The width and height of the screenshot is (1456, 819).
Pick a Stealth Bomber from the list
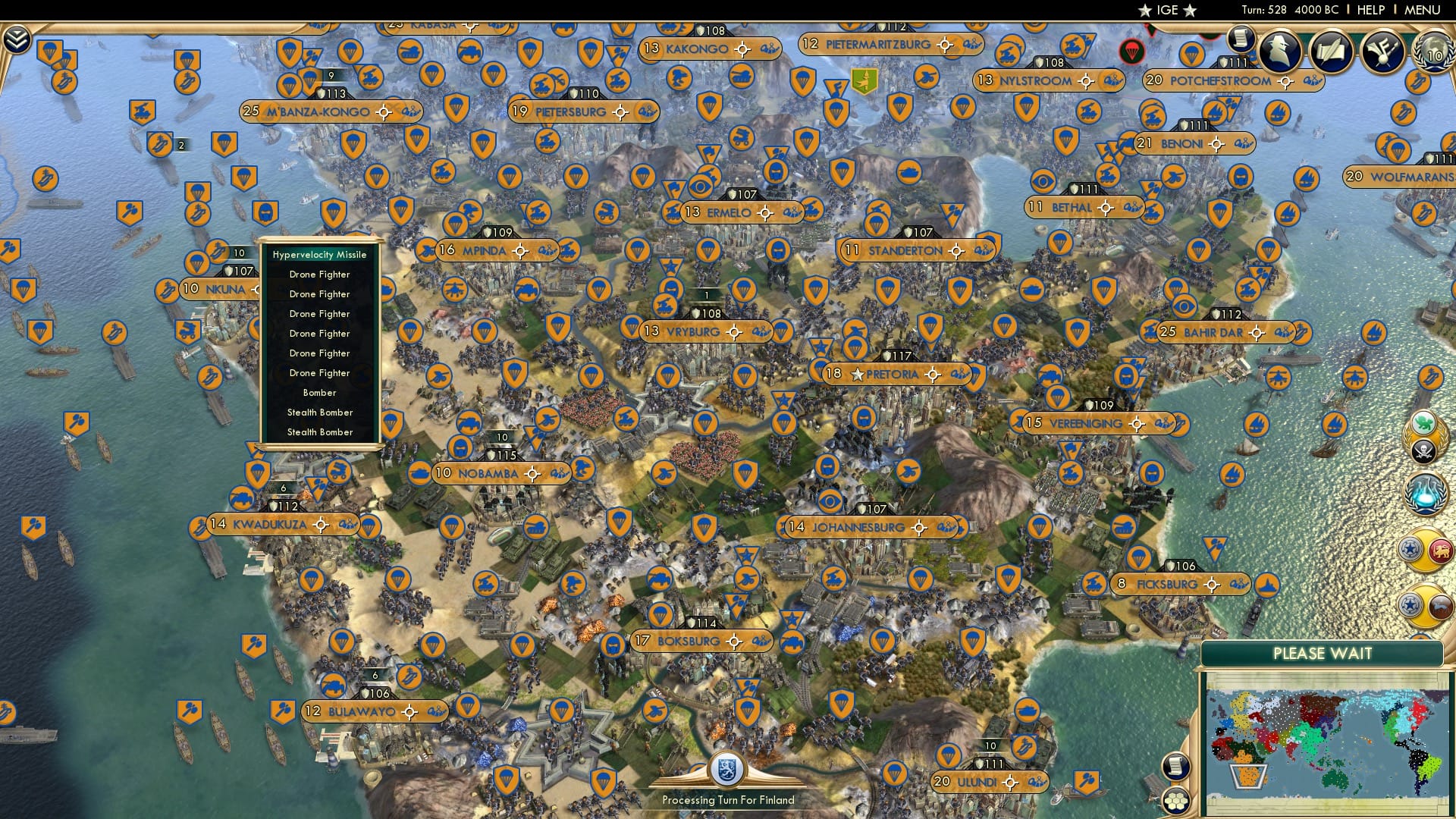tap(319, 413)
